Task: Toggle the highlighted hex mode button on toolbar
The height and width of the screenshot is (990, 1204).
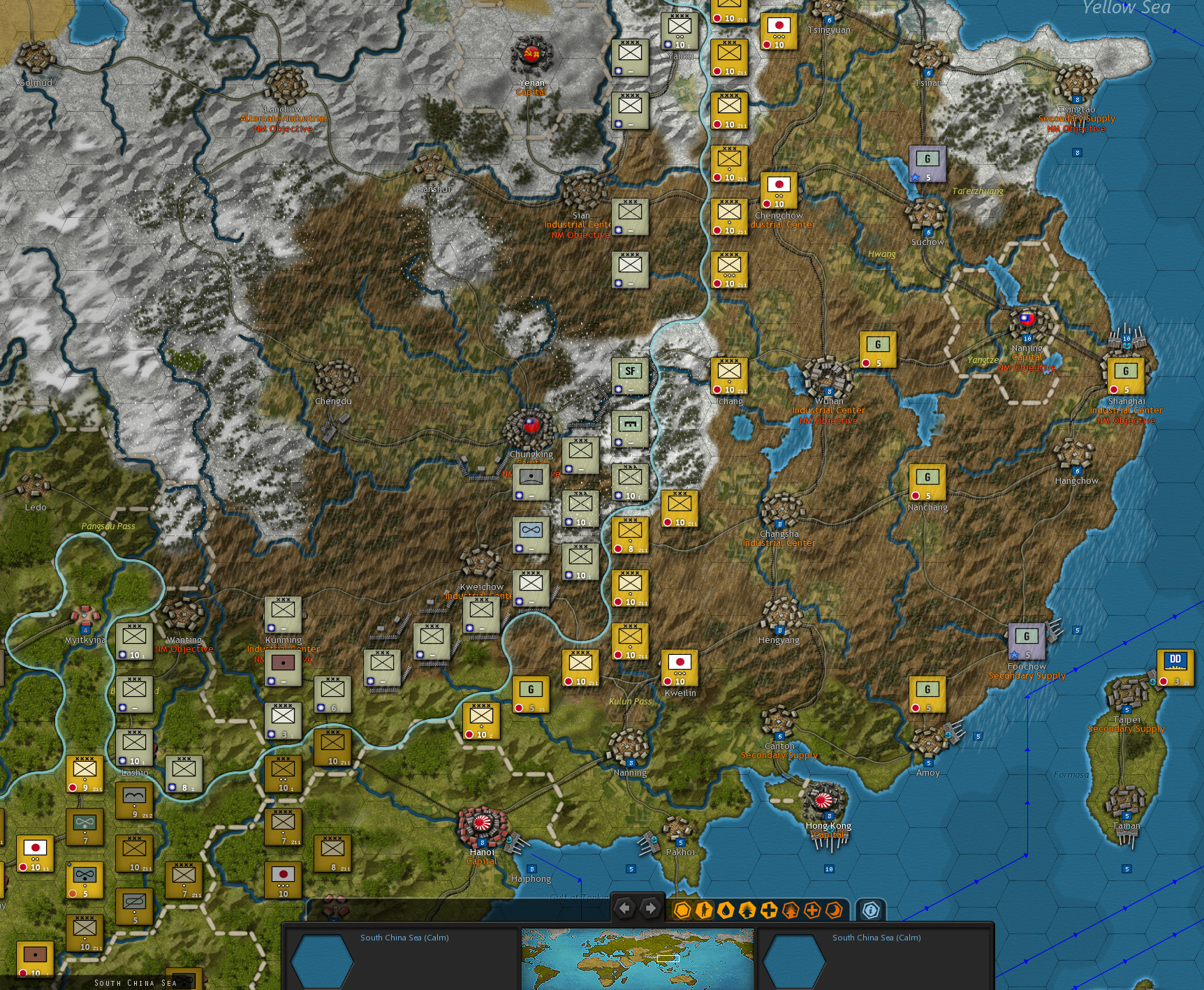Action: click(x=682, y=909)
